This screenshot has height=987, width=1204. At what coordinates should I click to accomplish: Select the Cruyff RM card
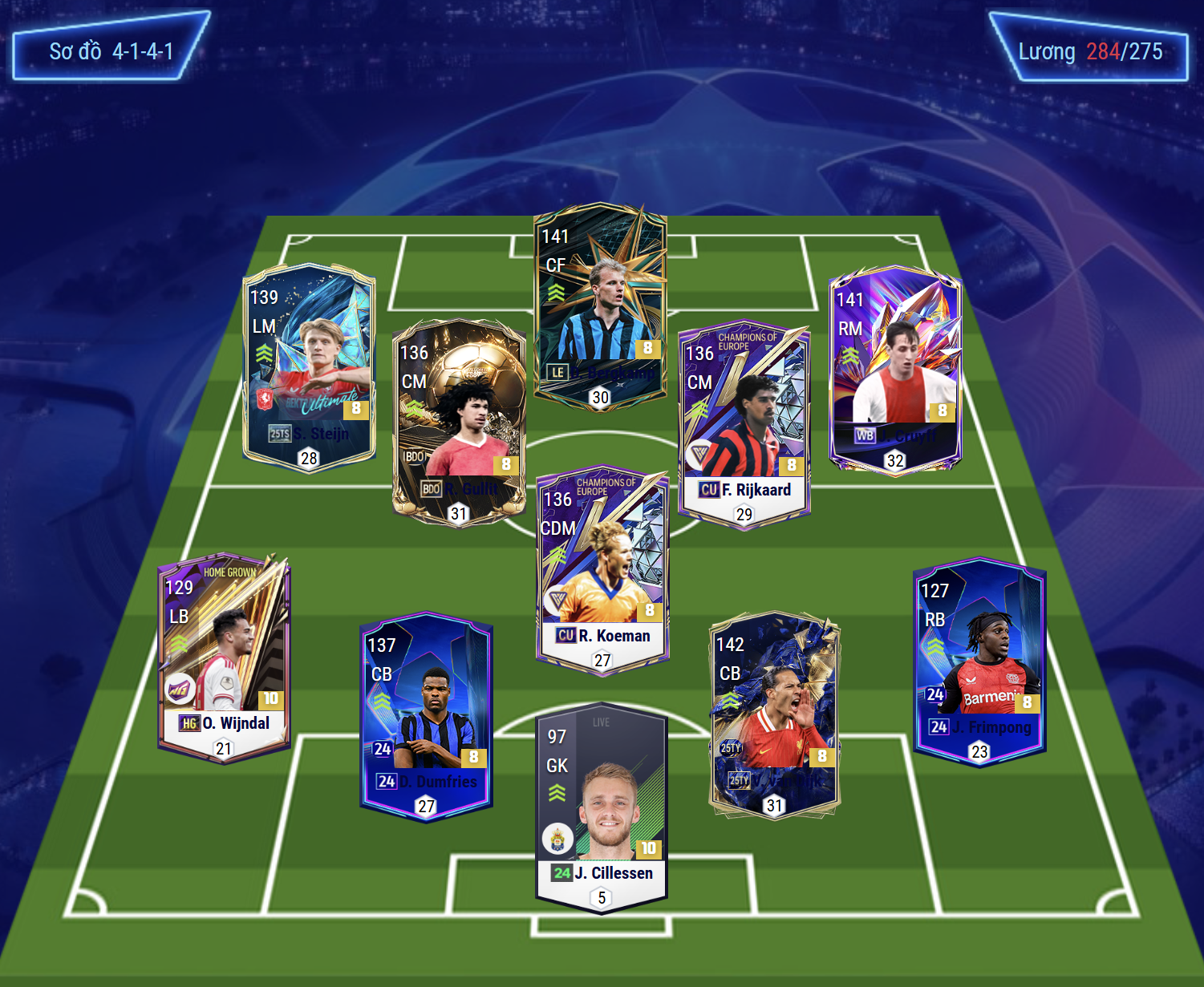point(895,369)
